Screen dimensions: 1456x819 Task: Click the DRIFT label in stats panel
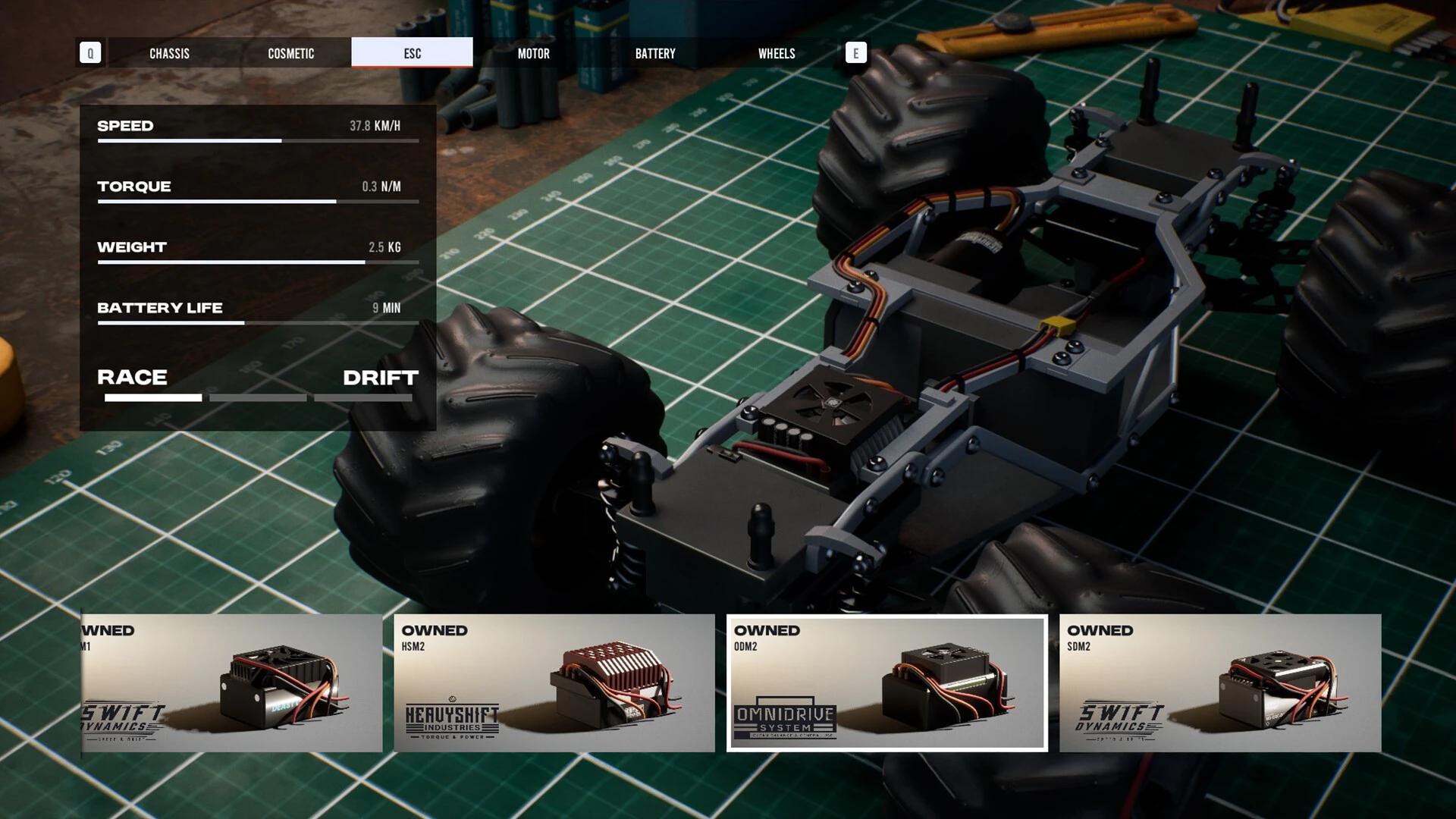click(x=380, y=378)
